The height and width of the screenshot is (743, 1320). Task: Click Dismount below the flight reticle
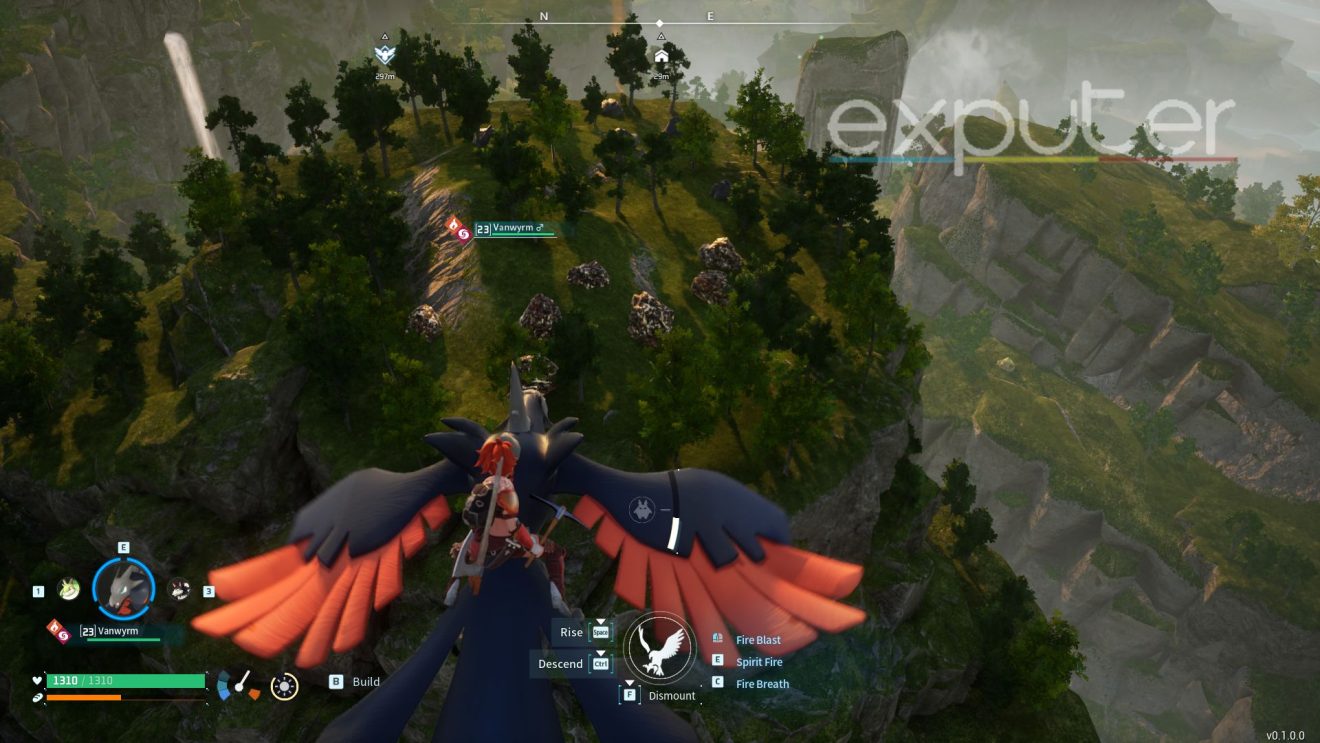(672, 694)
